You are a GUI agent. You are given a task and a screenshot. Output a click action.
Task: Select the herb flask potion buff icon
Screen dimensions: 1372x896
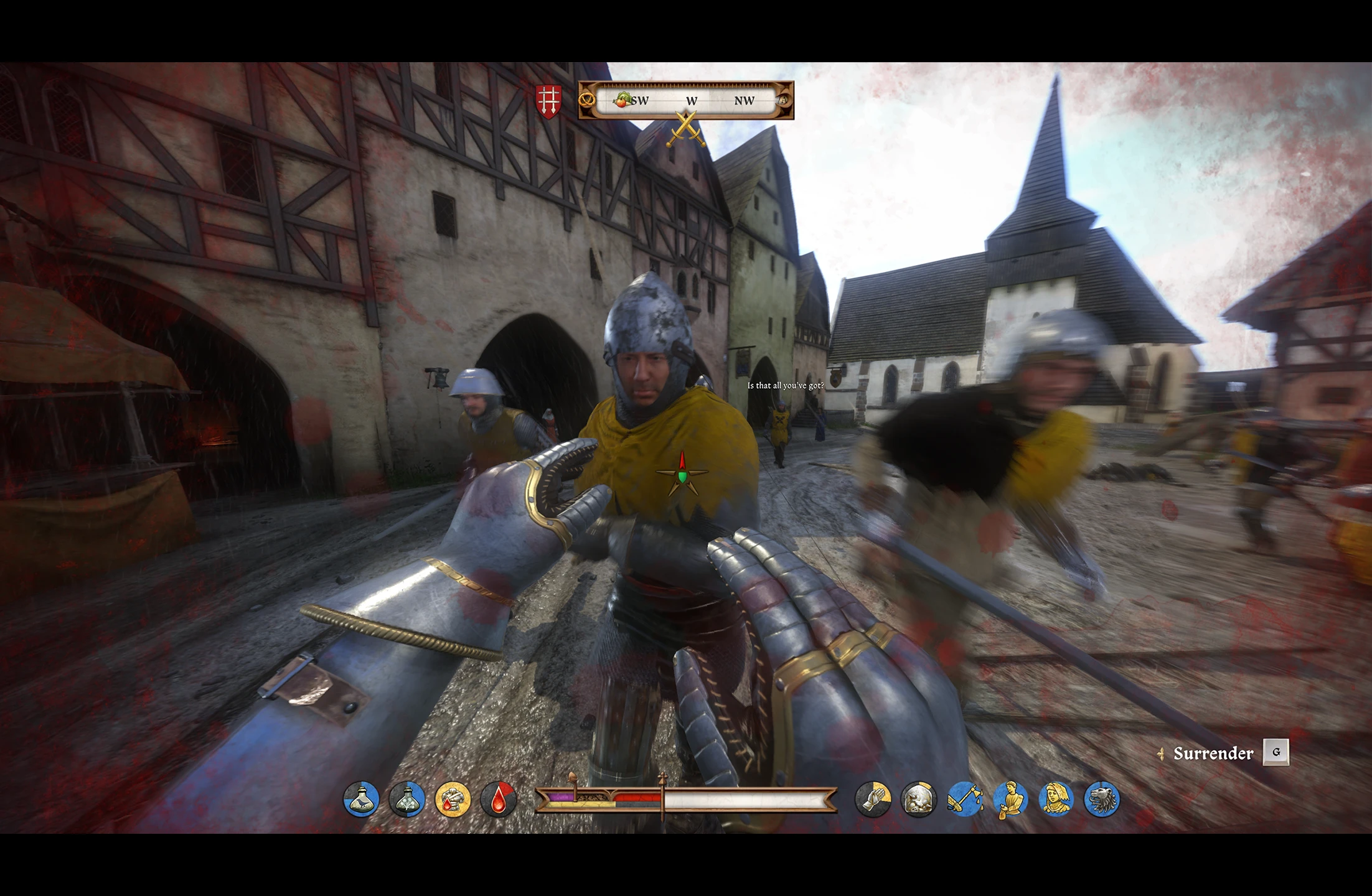pos(407,799)
